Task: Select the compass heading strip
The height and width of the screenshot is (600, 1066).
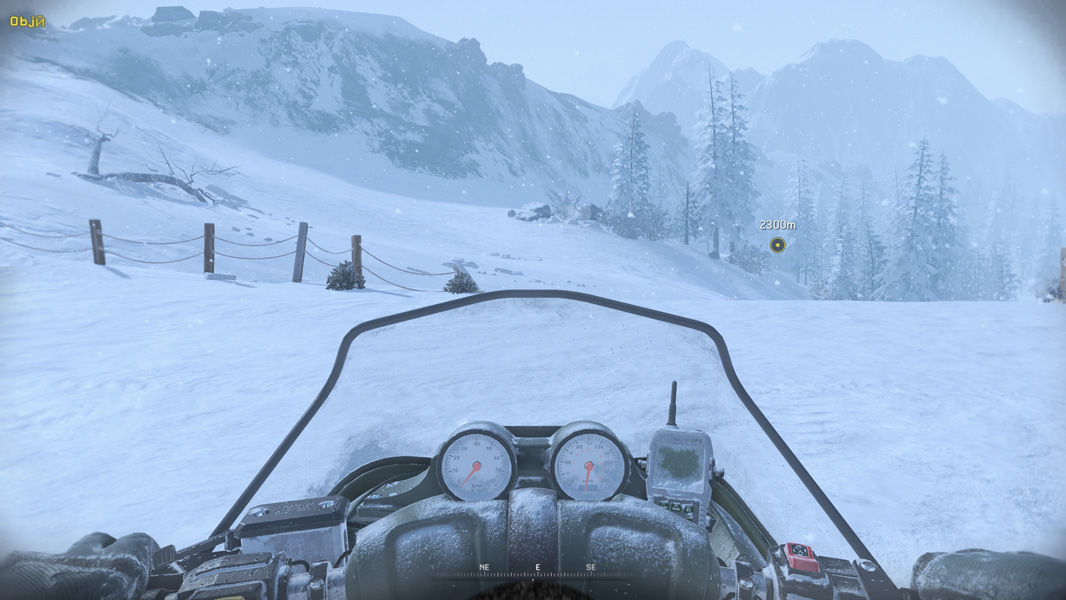Action: tap(537, 570)
